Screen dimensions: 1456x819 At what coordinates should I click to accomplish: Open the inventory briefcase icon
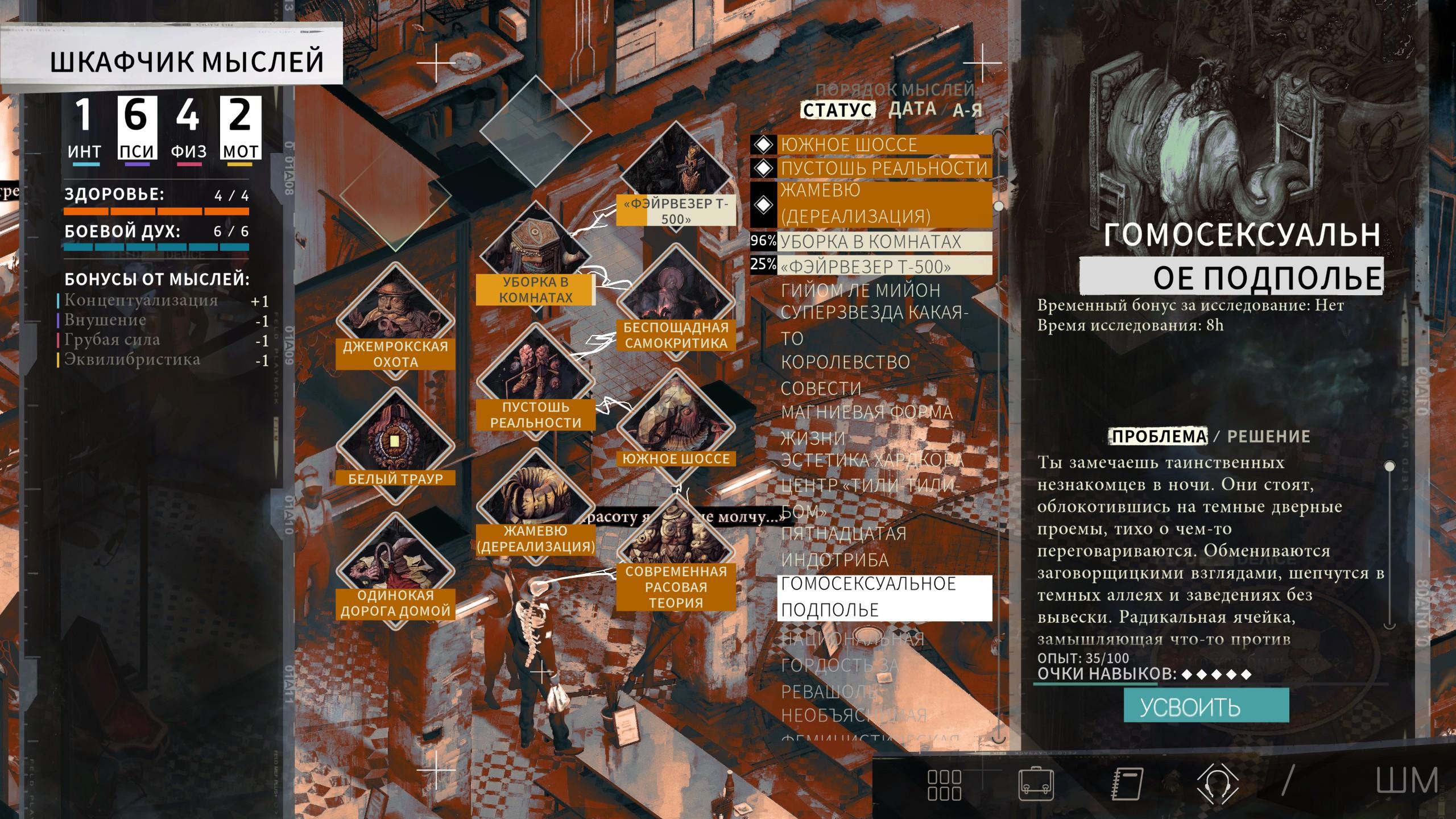[1036, 785]
